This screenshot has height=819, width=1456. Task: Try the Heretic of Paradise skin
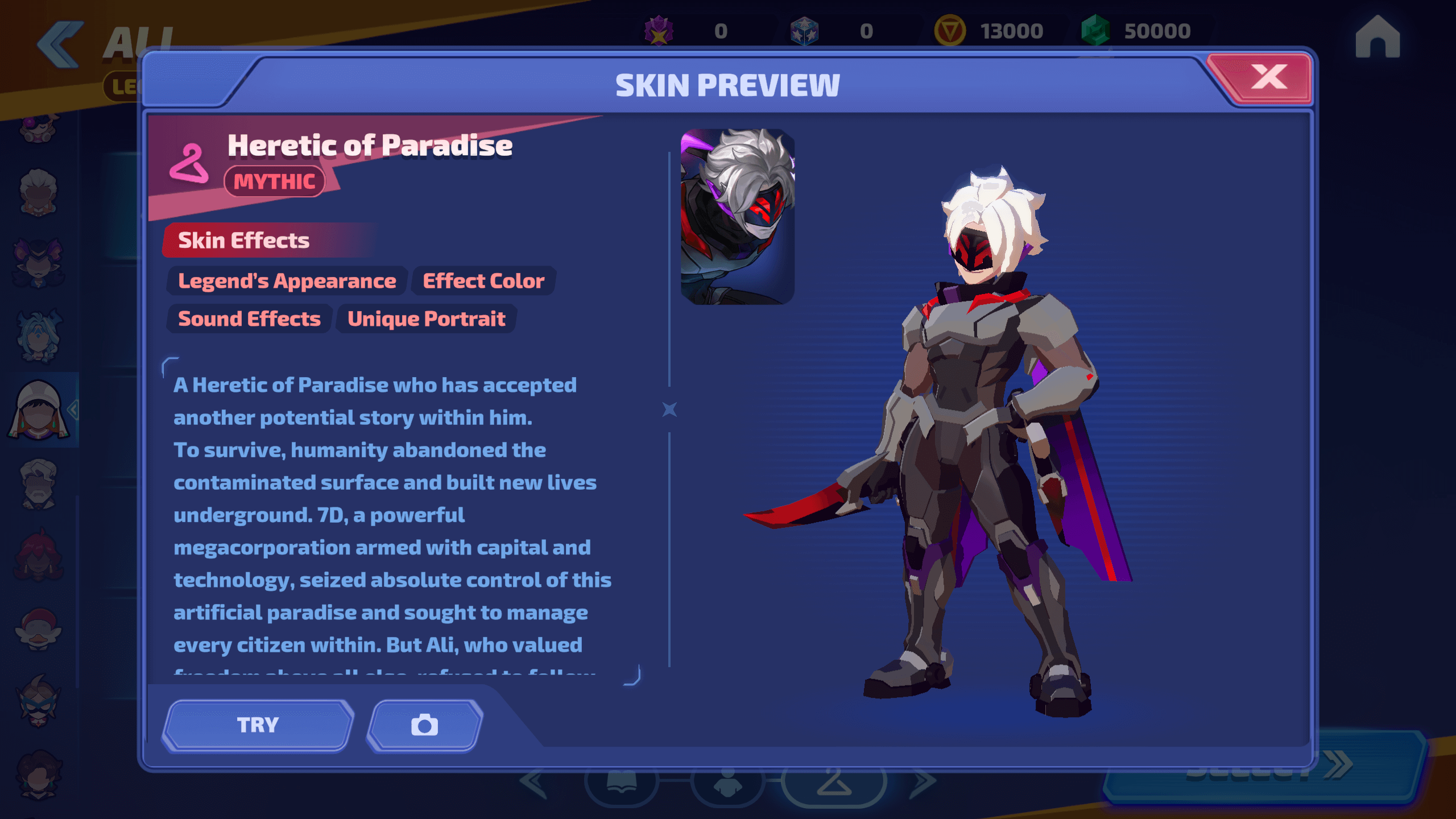pos(258,725)
